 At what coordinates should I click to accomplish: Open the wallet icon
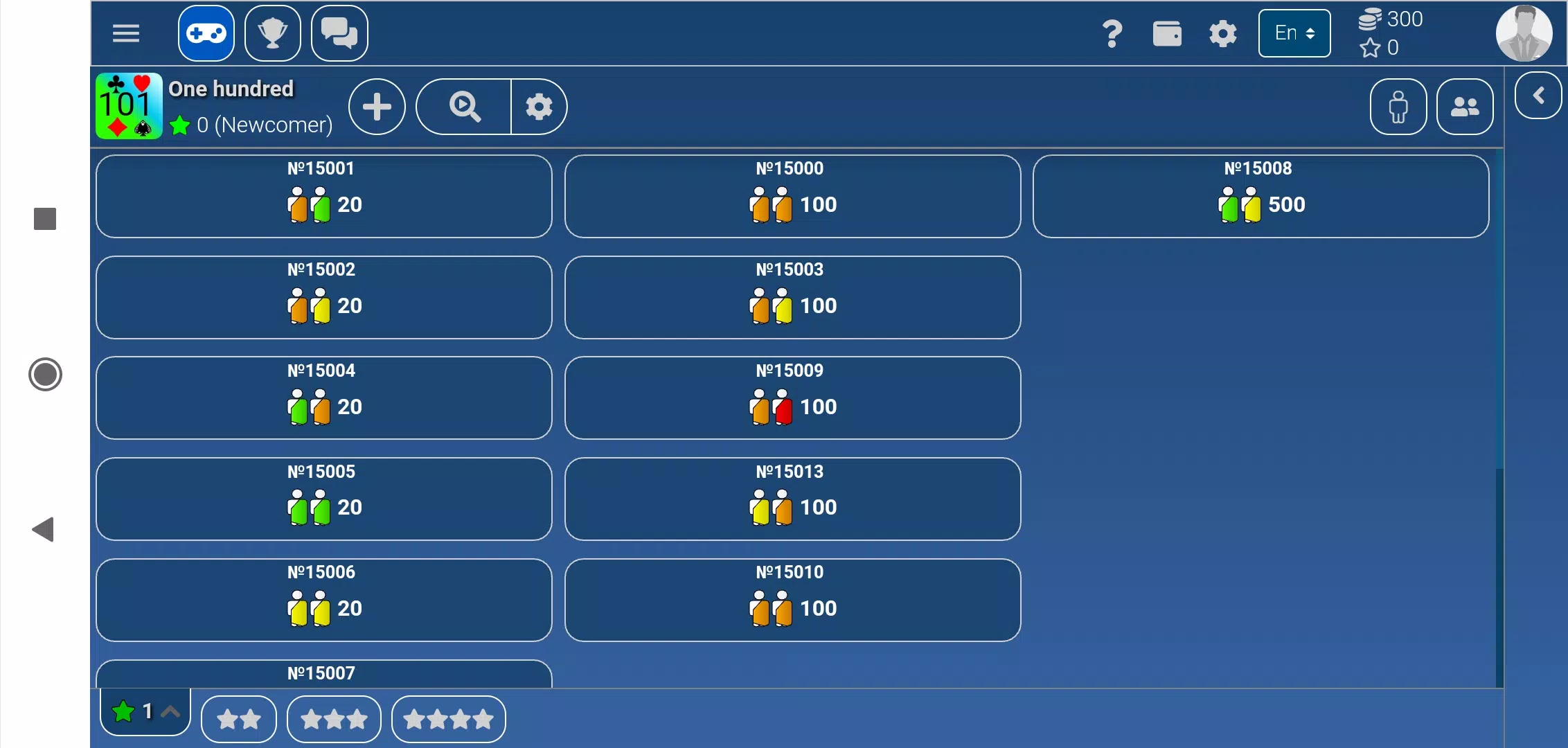point(1167,33)
